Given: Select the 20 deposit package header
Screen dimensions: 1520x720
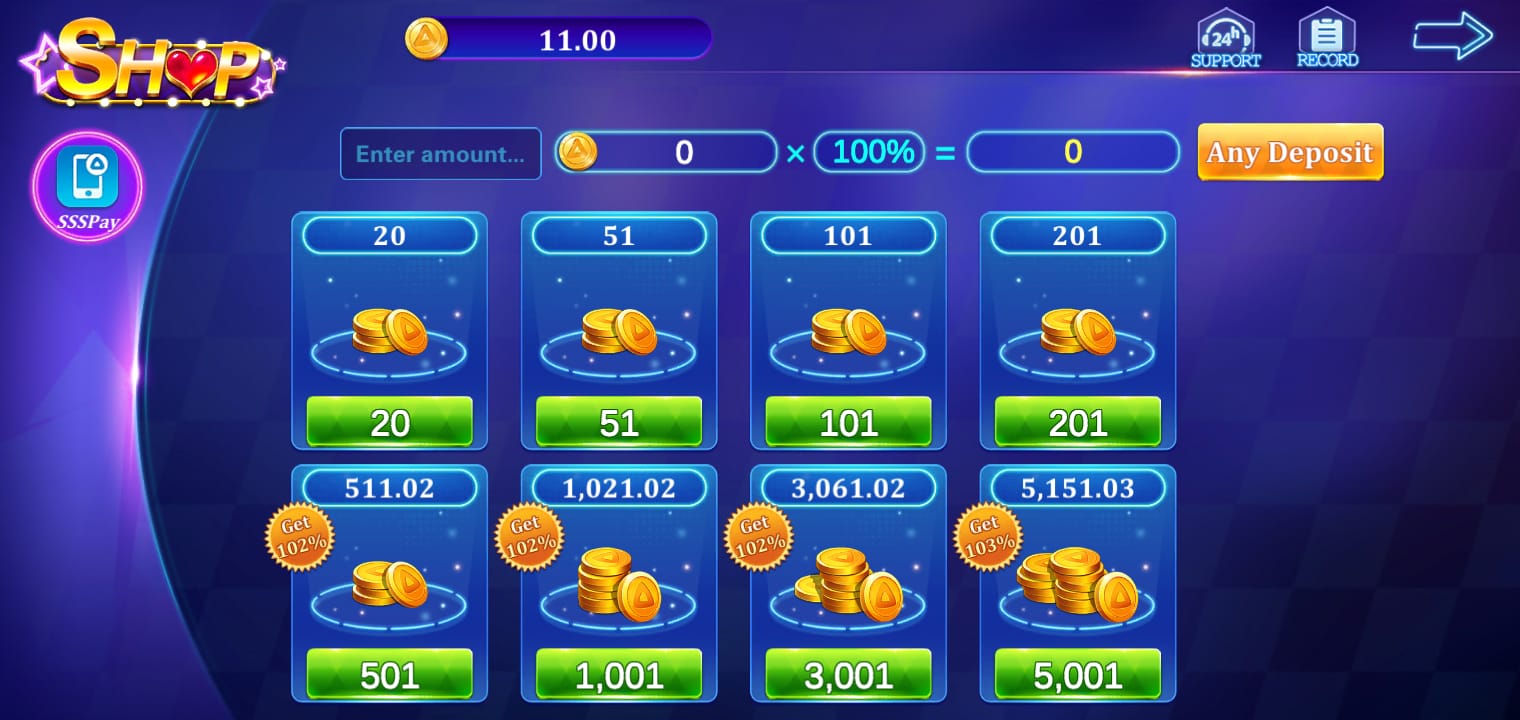Looking at the screenshot, I should [x=389, y=236].
